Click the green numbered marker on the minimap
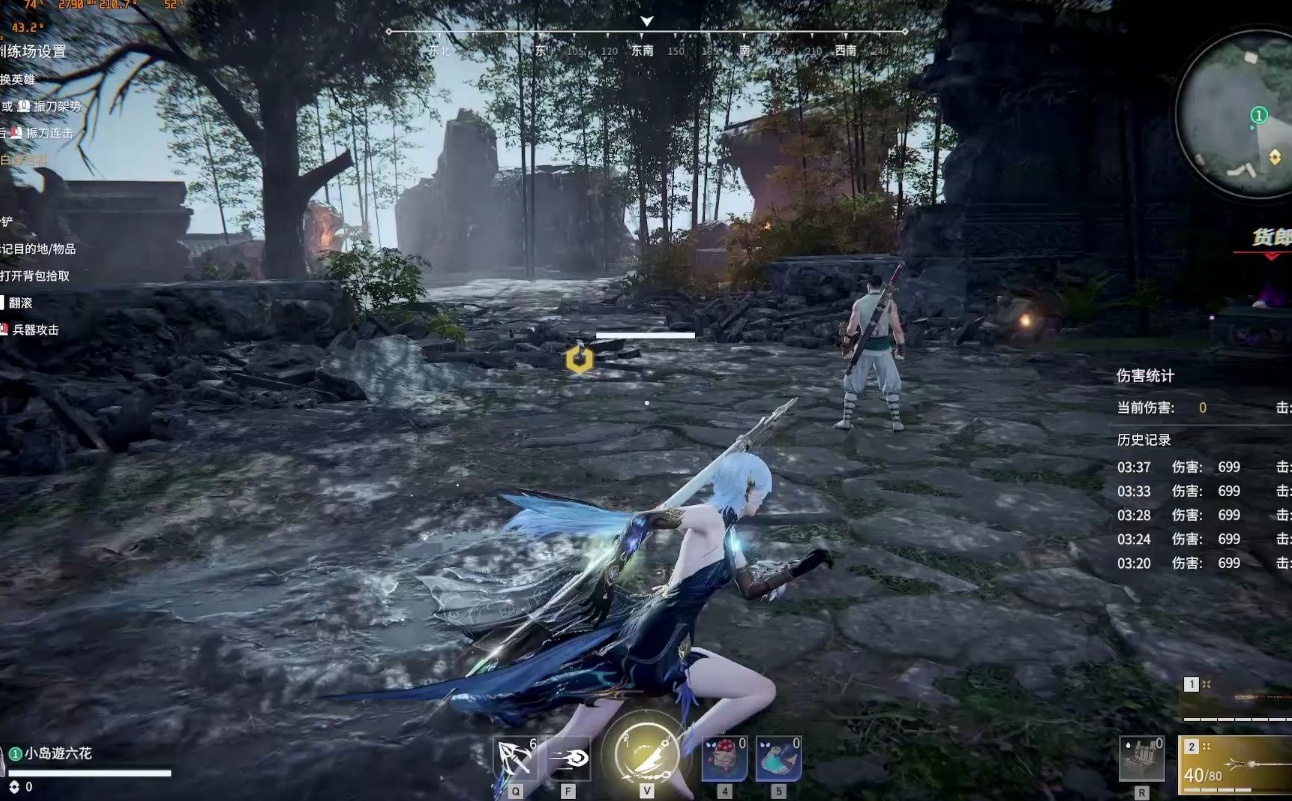Image resolution: width=1292 pixels, height=801 pixels. 1259,116
